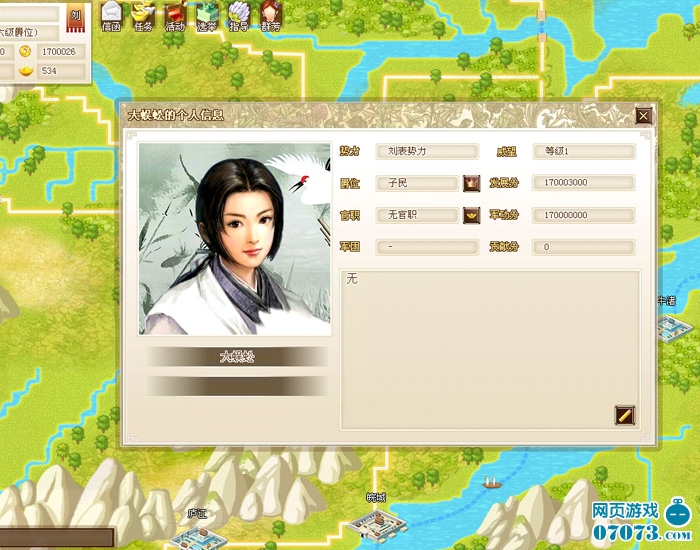
Task: Open the 信函 mail icon
Action: point(111,16)
